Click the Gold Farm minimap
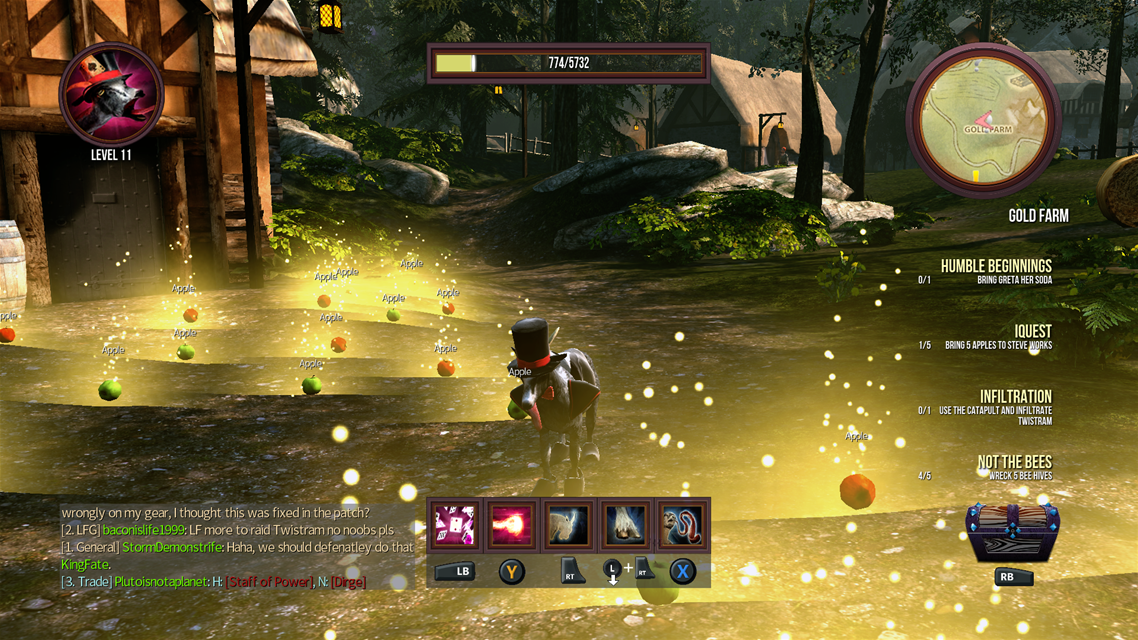This screenshot has width=1138, height=640. click(x=983, y=121)
